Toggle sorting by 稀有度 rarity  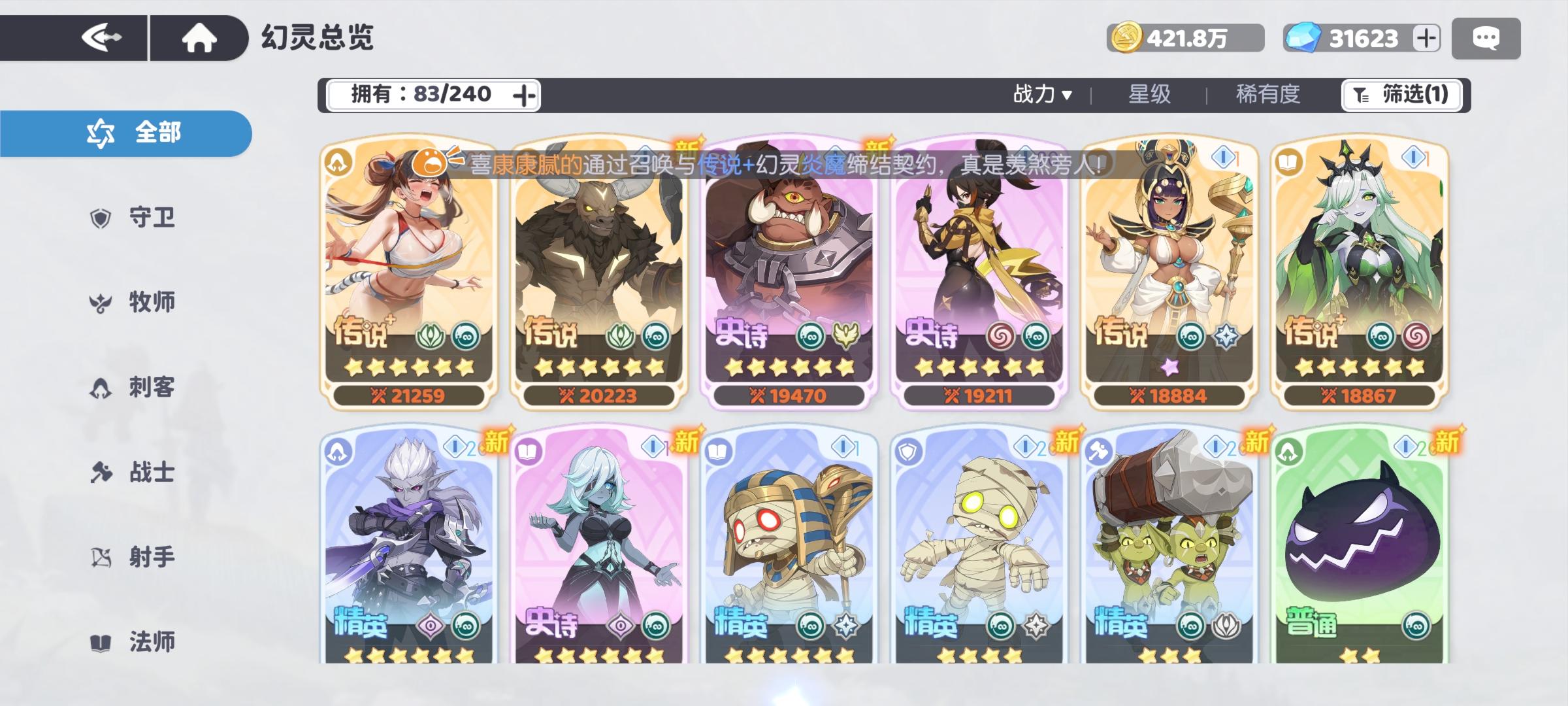(x=1267, y=93)
